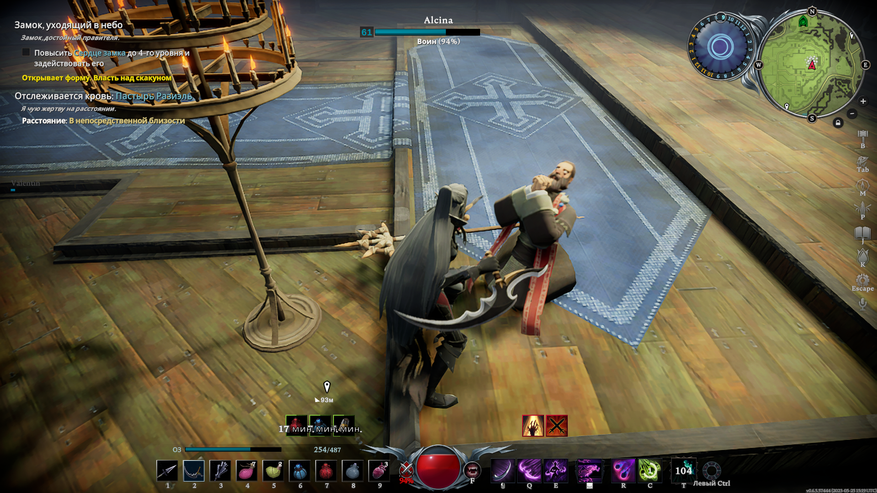Zoom out the minimap with minus button
Screen dimensions: 877x493
click(x=851, y=114)
